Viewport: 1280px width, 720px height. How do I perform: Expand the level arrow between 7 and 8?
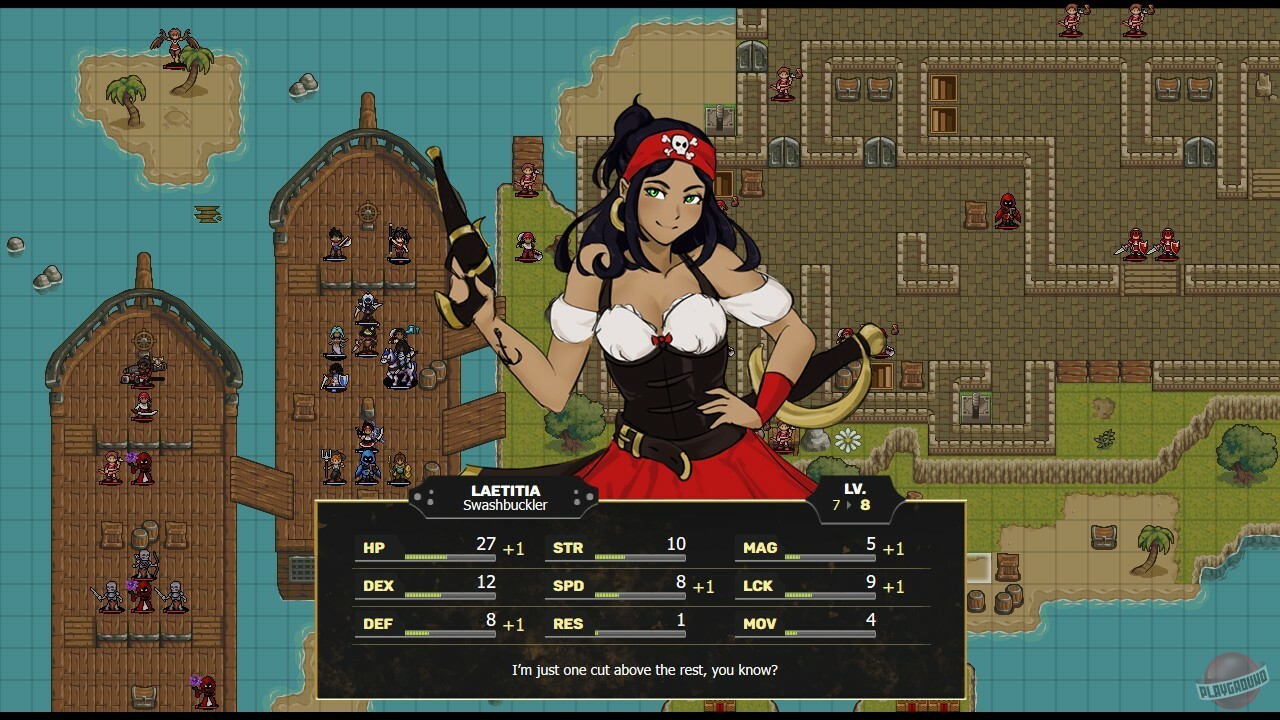point(851,505)
